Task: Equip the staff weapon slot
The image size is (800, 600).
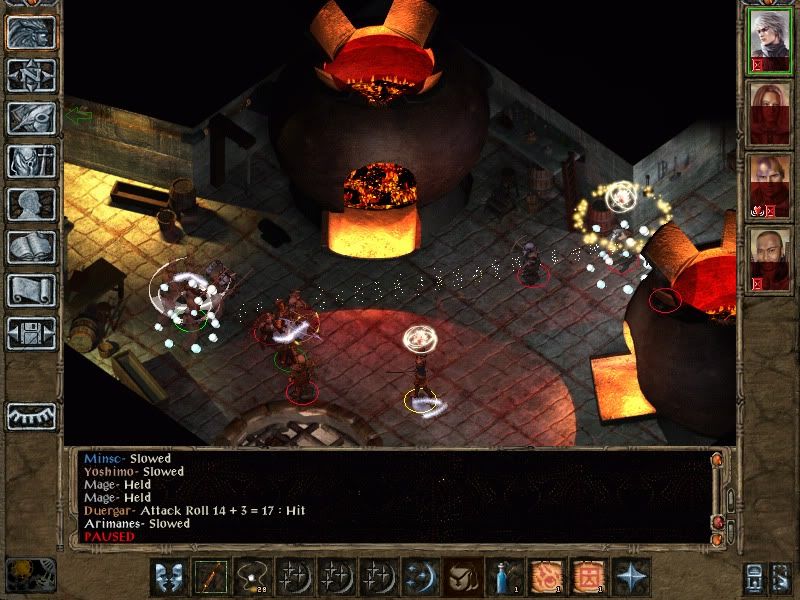Action: [211, 577]
